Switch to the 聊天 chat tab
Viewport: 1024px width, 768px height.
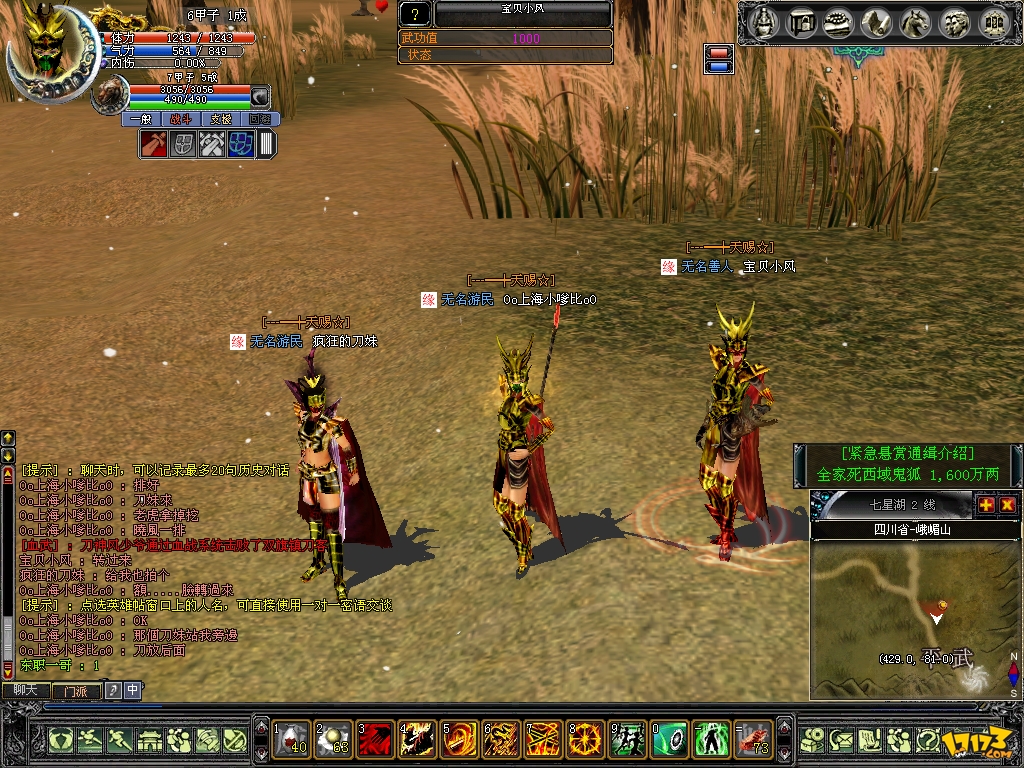26,690
